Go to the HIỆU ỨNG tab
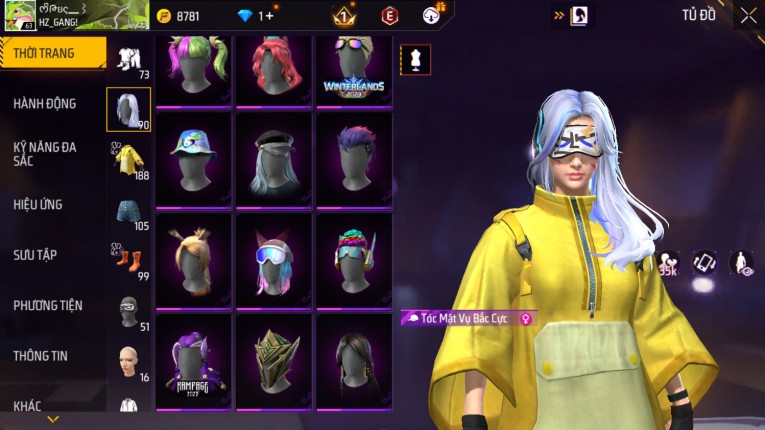Screen dimensions: 765x430 click(x=38, y=204)
